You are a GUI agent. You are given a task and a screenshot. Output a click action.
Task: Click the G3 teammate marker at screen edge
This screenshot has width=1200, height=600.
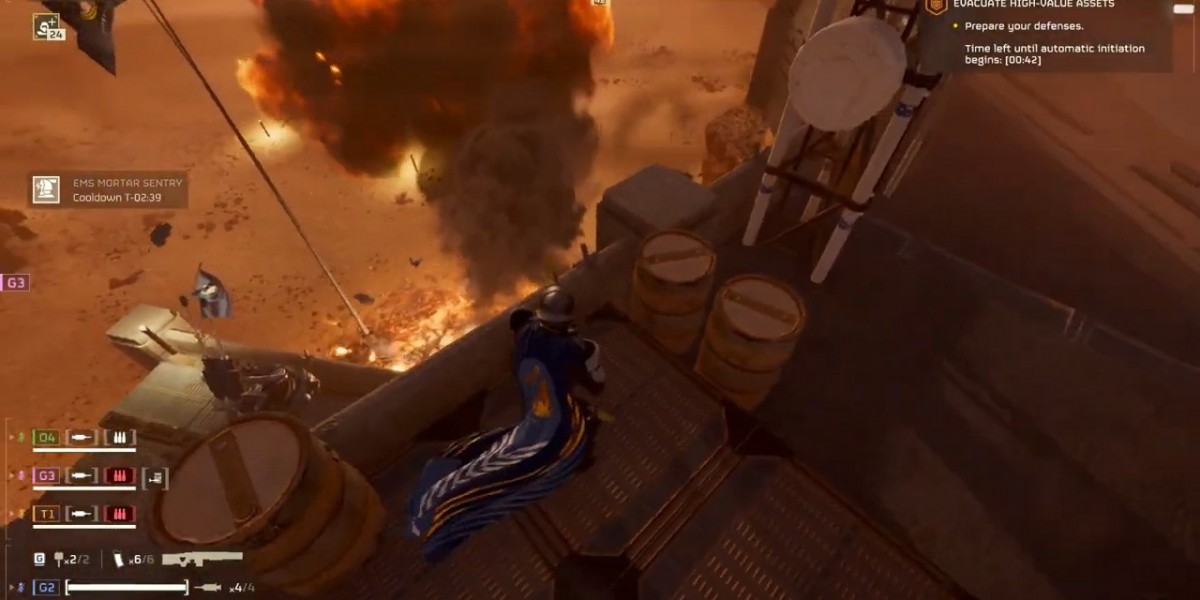tap(15, 283)
